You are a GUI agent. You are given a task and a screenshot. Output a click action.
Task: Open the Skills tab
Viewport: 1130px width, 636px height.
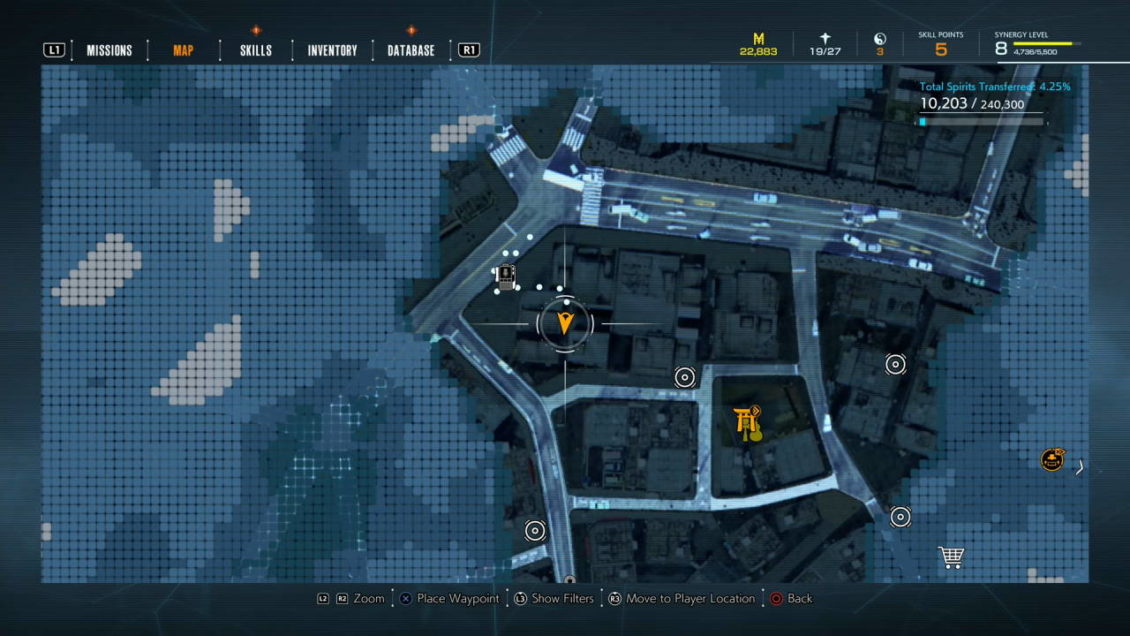tap(256, 50)
